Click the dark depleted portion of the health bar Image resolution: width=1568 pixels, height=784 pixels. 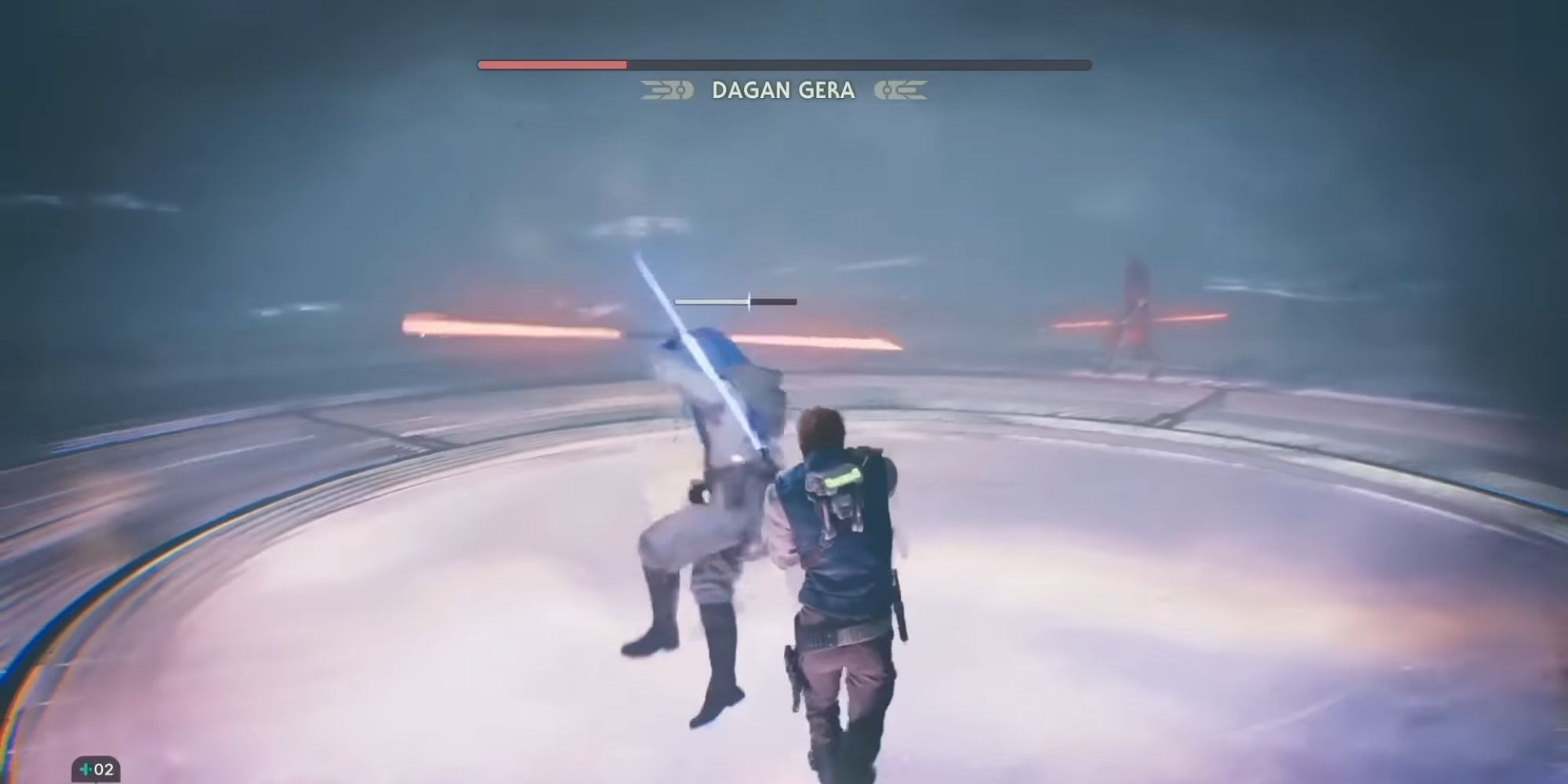[862, 62]
